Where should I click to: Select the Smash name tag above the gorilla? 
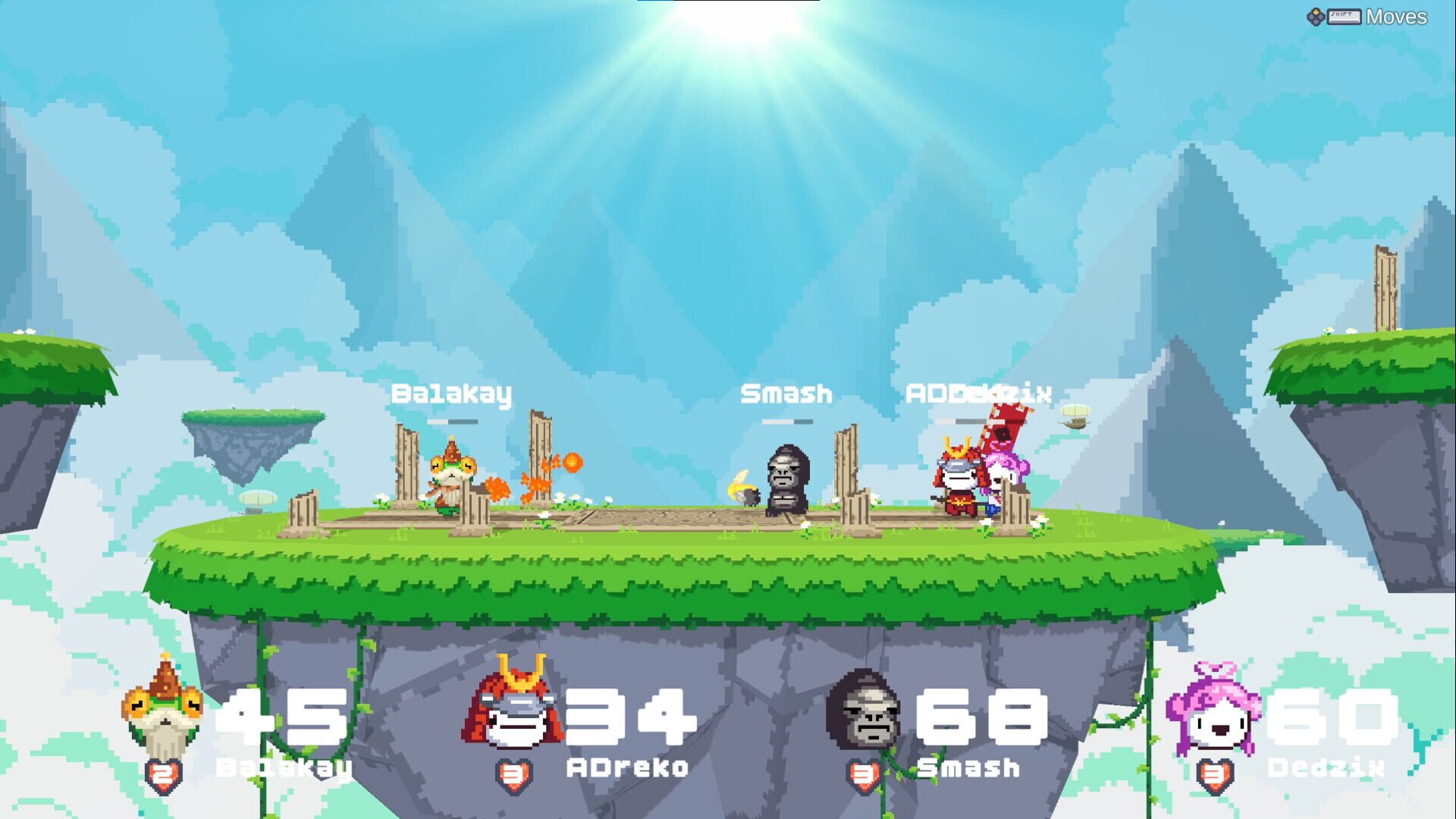786,394
